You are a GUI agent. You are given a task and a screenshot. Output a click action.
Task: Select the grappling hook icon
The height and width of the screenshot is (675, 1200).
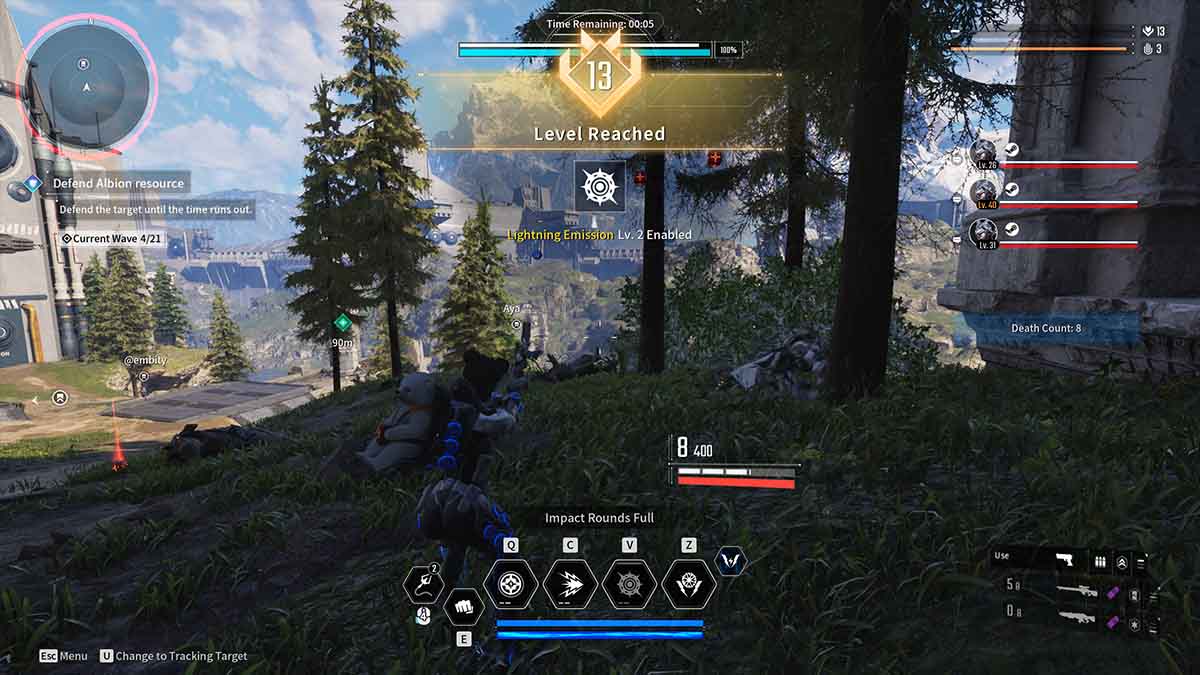coord(423,584)
